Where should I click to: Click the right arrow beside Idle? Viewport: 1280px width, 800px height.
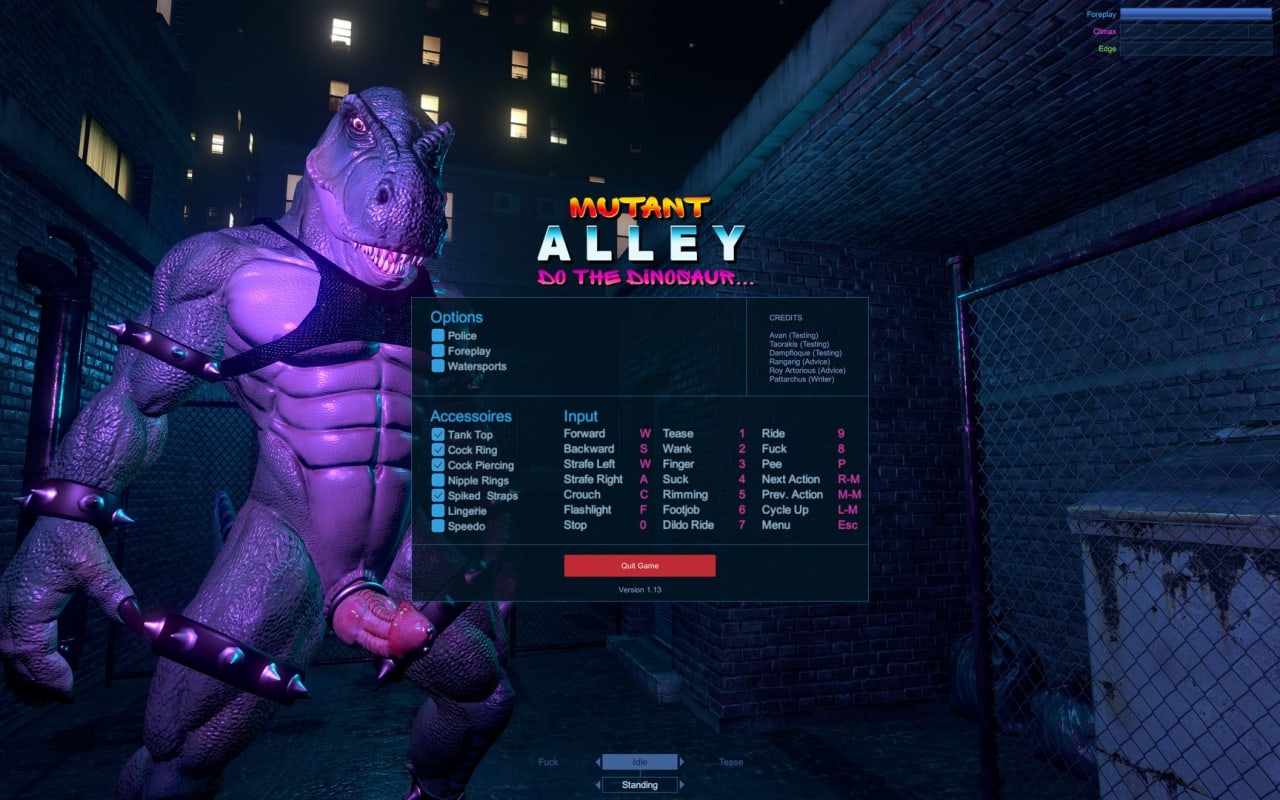682,762
